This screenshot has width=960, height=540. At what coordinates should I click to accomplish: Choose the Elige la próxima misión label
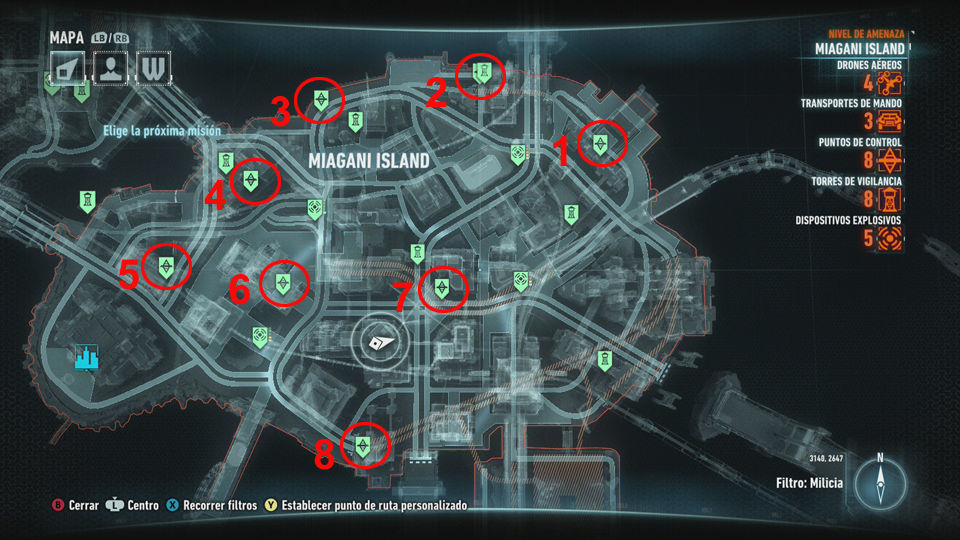tap(161, 131)
